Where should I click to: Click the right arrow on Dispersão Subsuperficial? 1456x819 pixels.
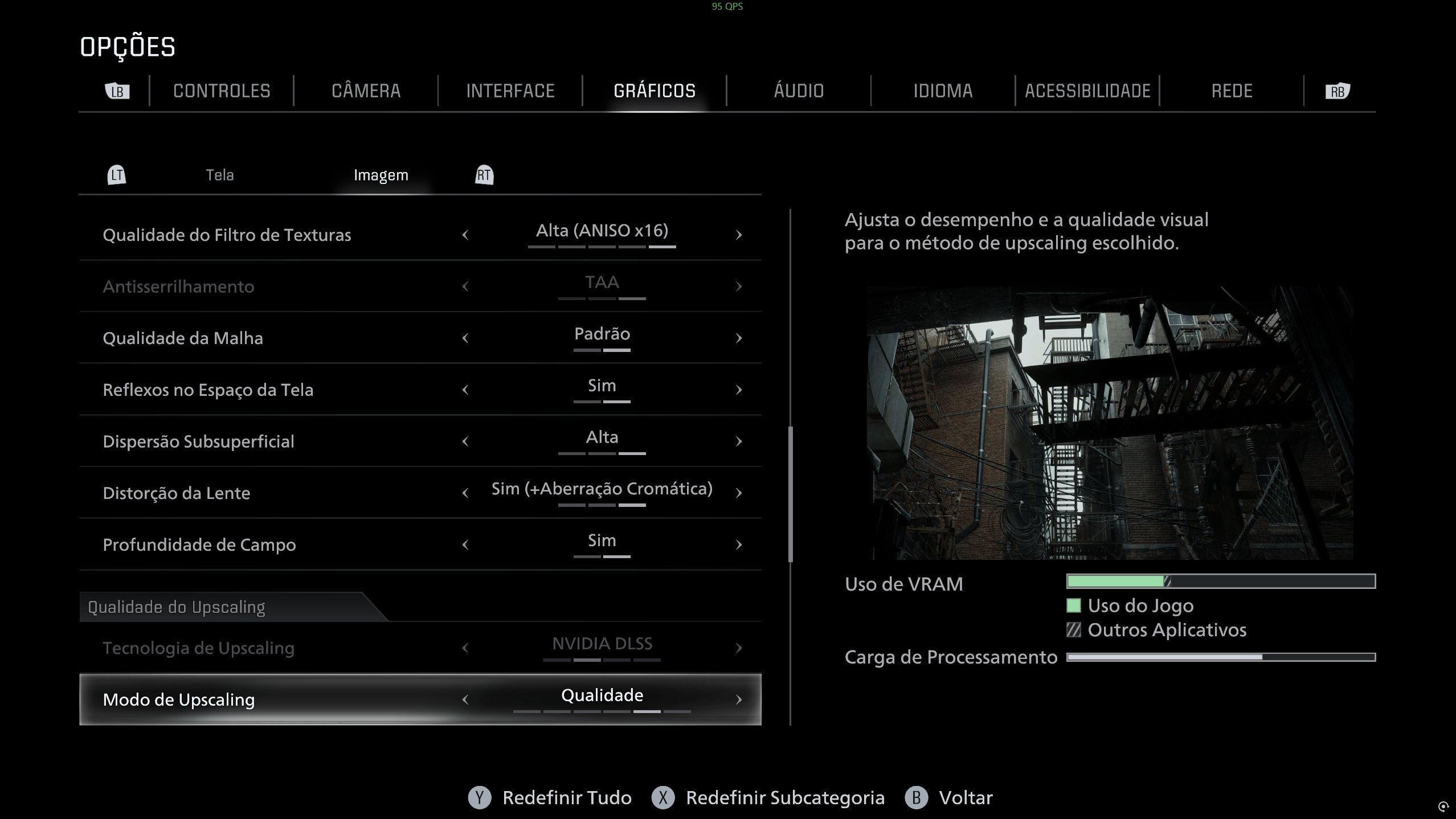coord(739,441)
